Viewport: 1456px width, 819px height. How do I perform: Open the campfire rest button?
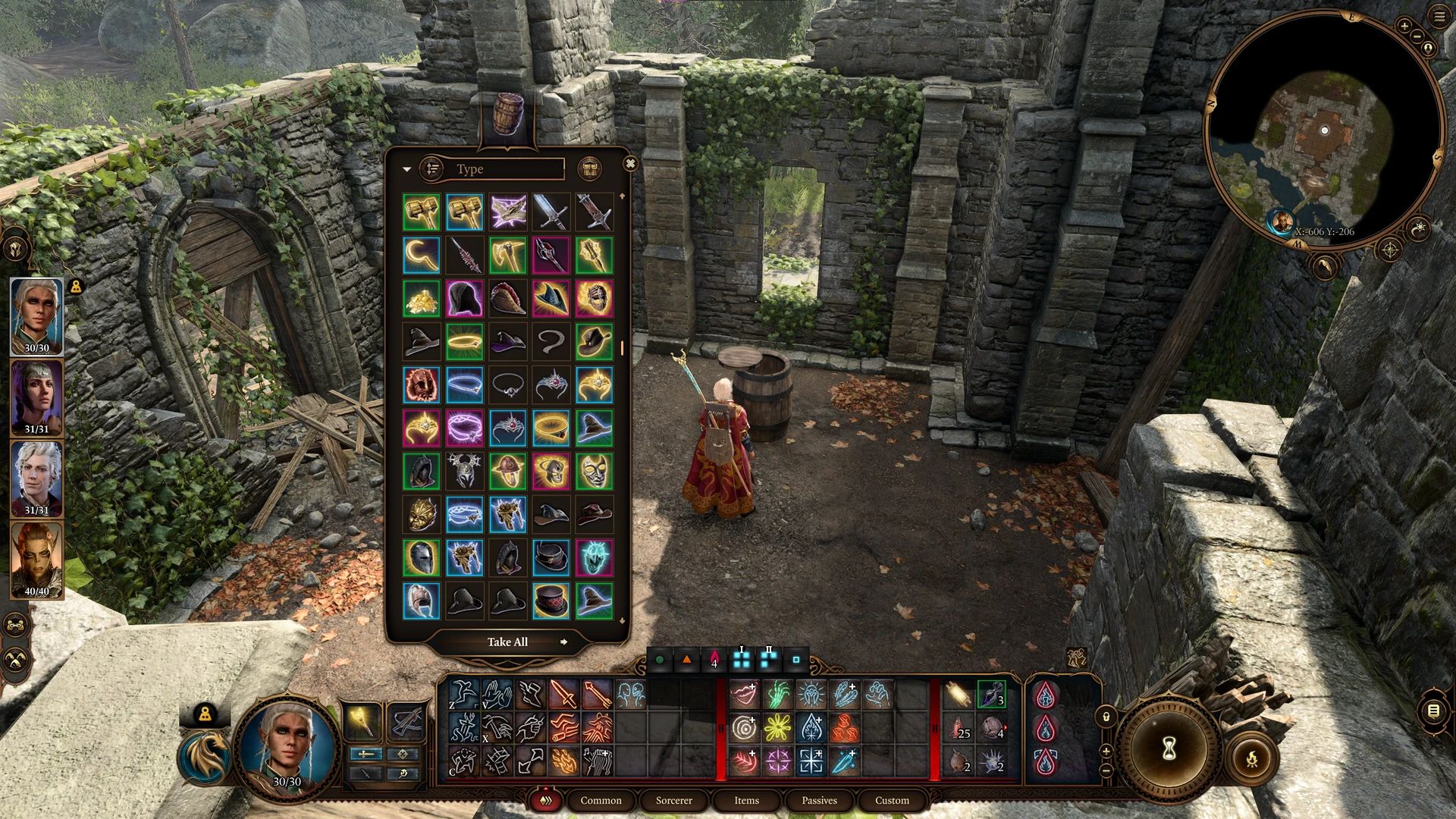(1252, 758)
